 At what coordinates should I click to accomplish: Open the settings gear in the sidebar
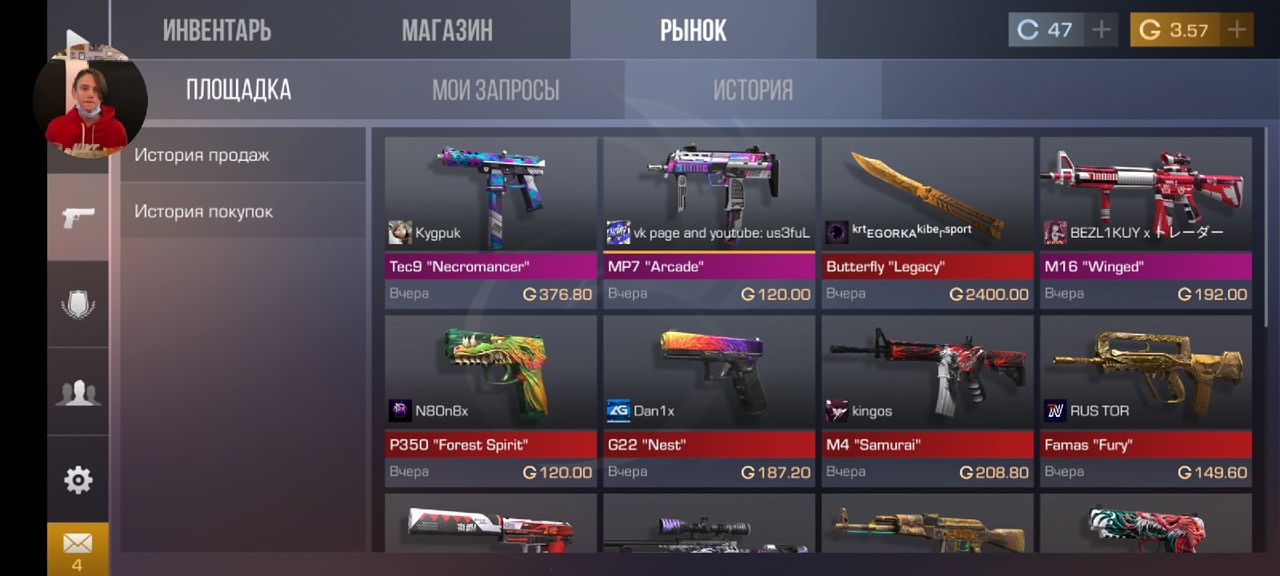(78, 480)
